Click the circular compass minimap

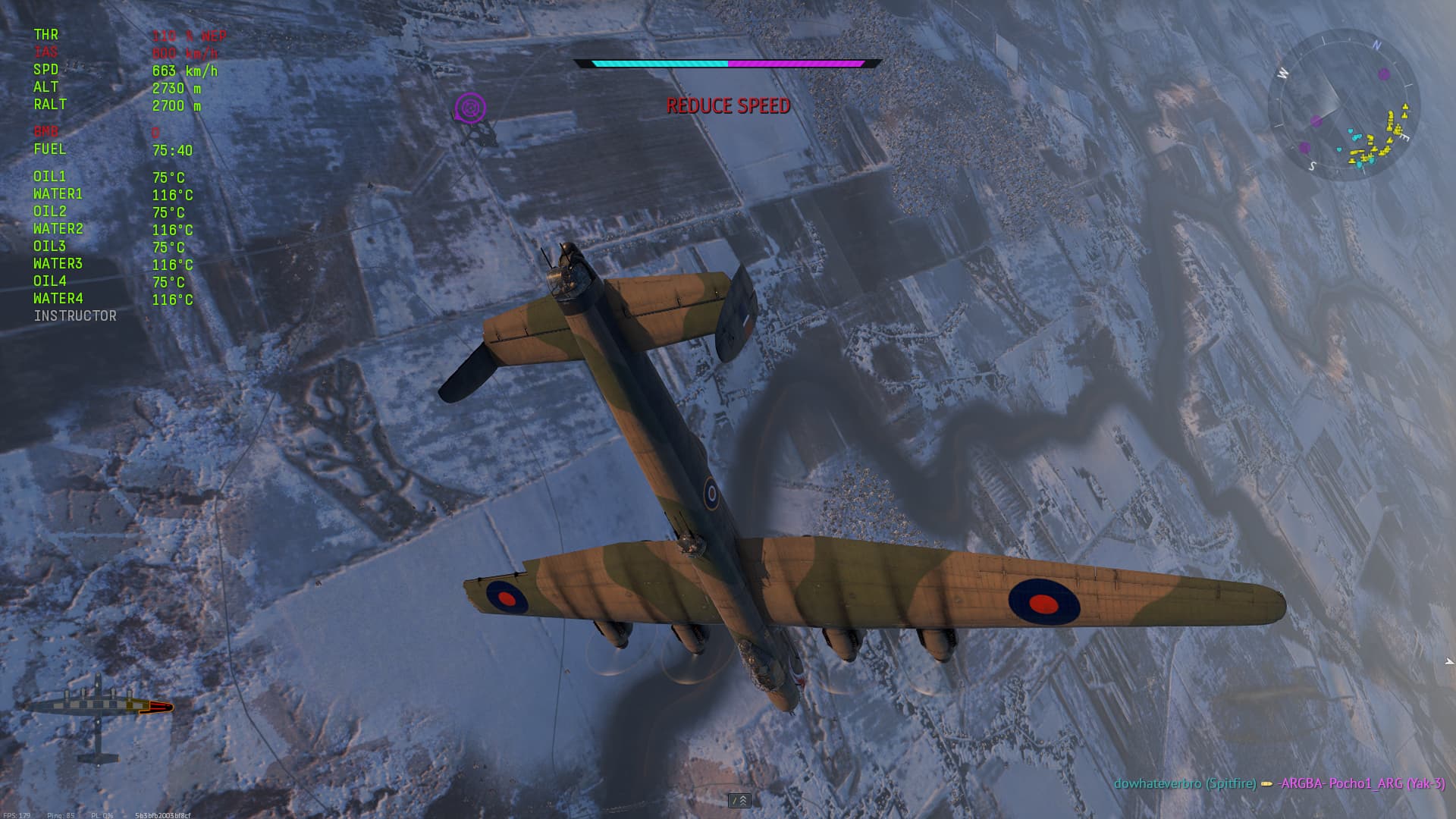tap(1344, 105)
